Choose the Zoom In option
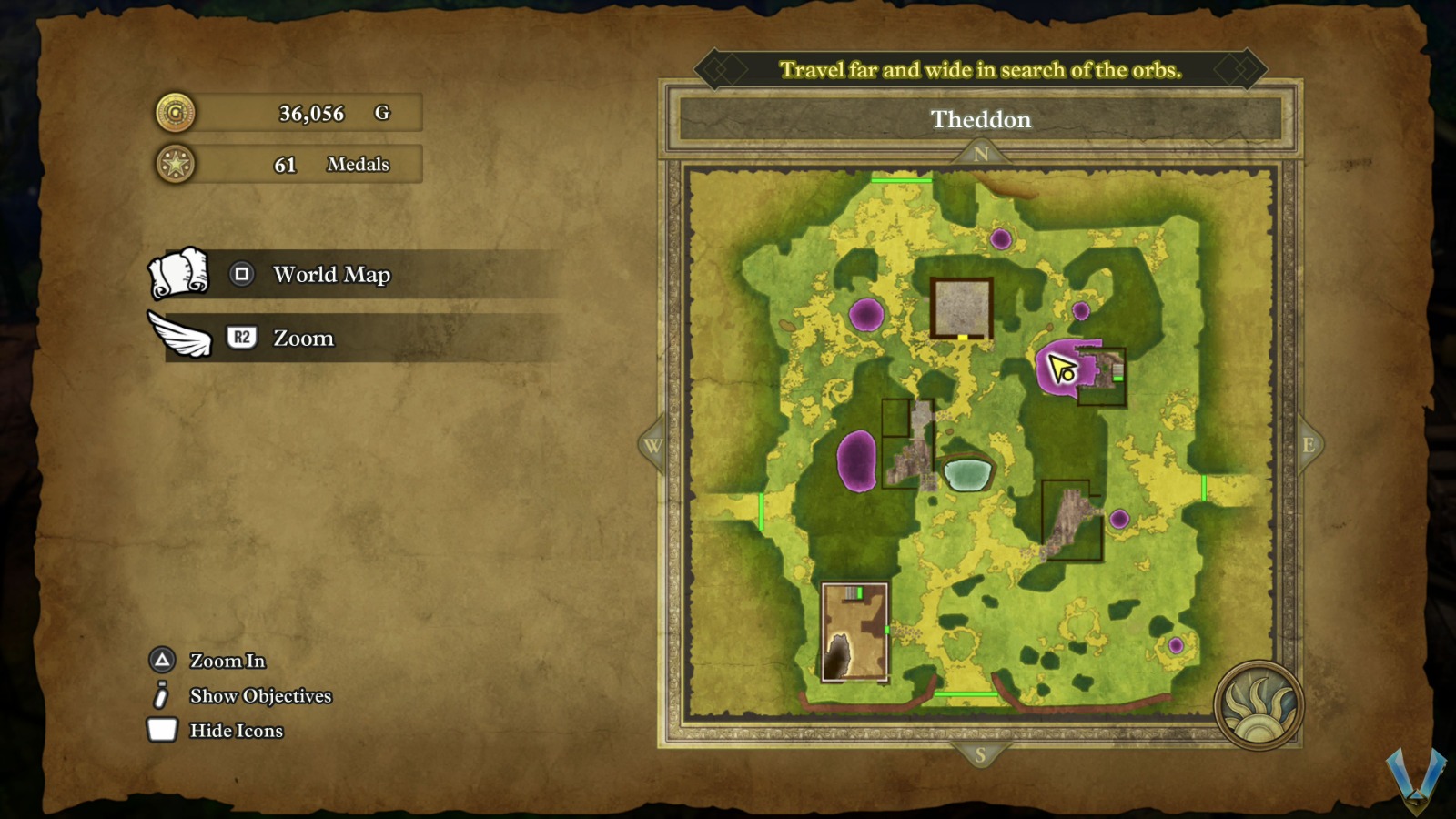Viewport: 1456px width, 819px height. pos(227,661)
